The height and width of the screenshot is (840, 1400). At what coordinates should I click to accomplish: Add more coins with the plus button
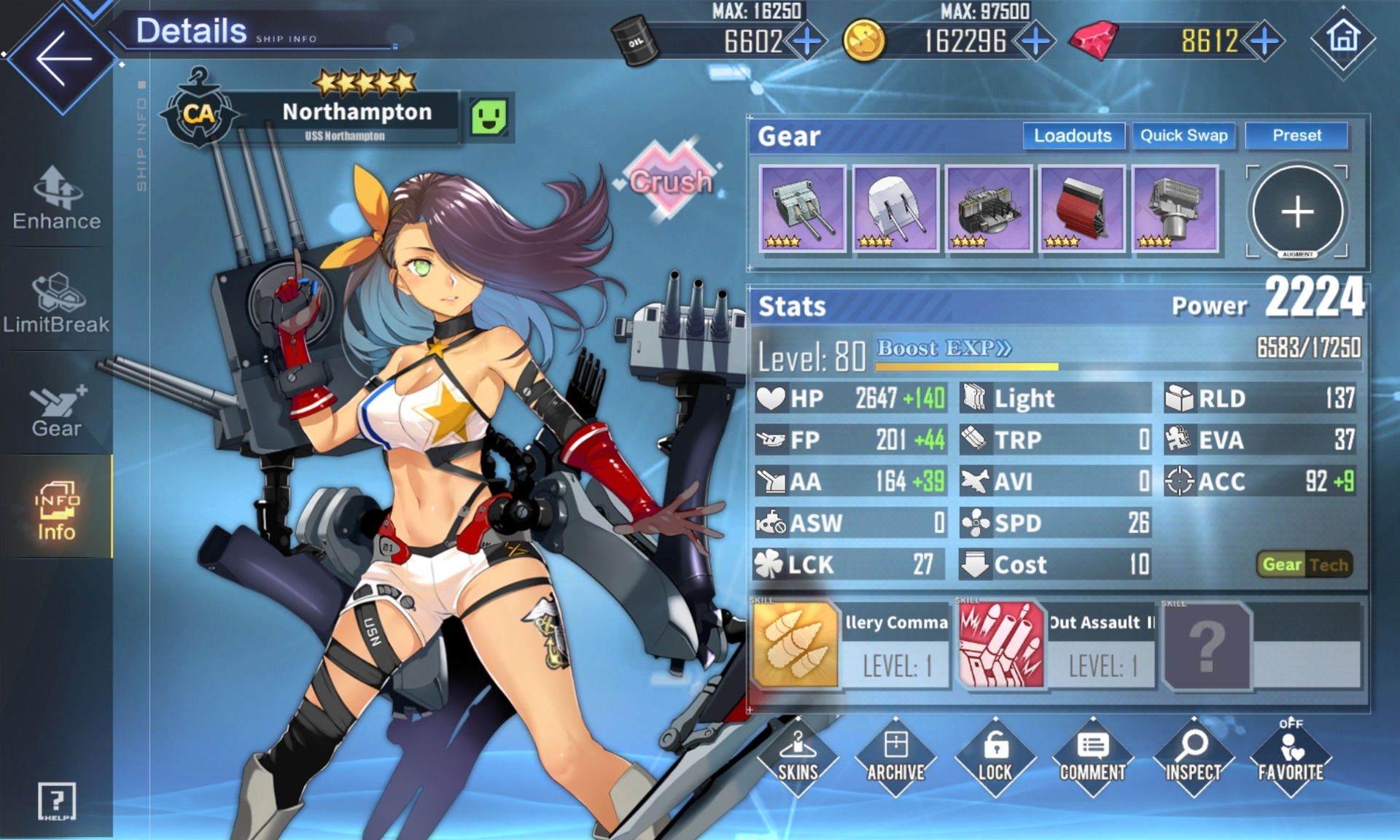click(x=1035, y=42)
